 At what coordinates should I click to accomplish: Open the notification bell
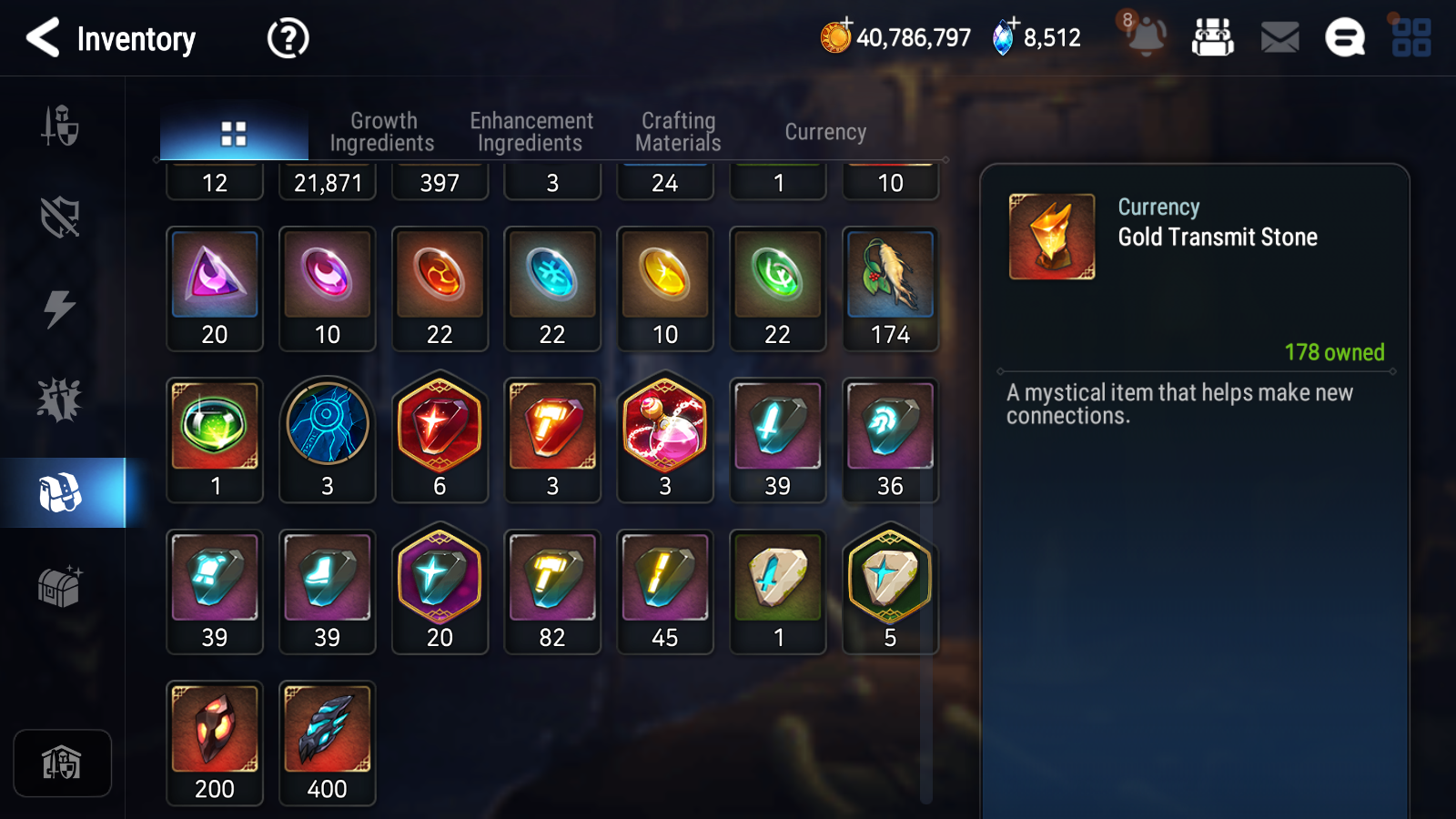(x=1145, y=36)
